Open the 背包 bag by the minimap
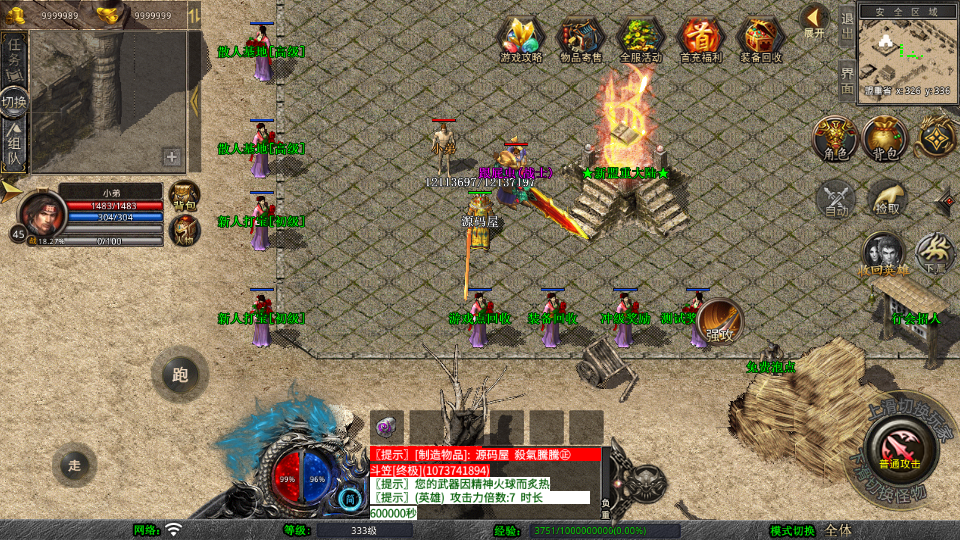This screenshot has width=960, height=540. tap(886, 138)
